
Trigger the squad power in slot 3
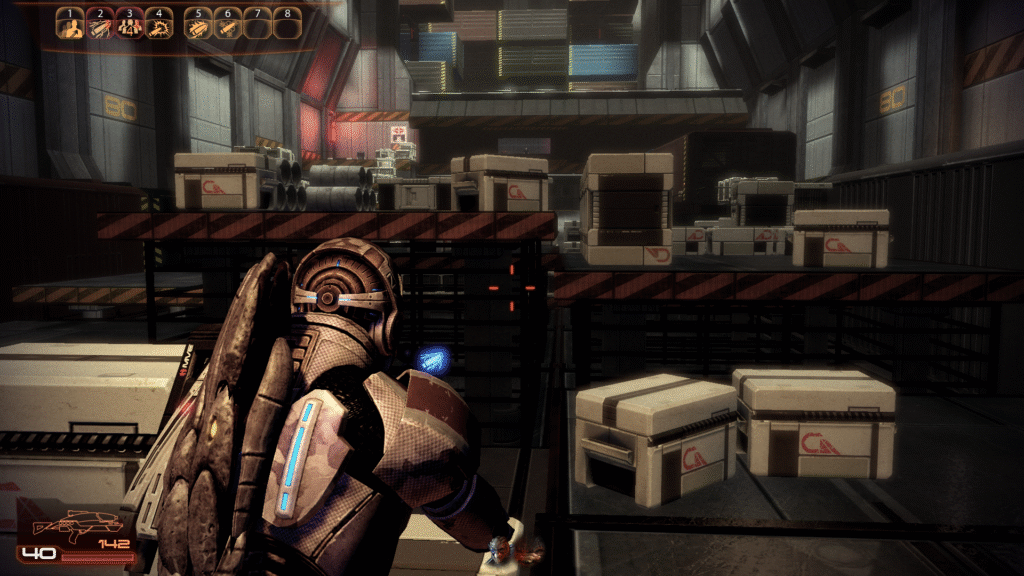pyautogui.click(x=128, y=26)
